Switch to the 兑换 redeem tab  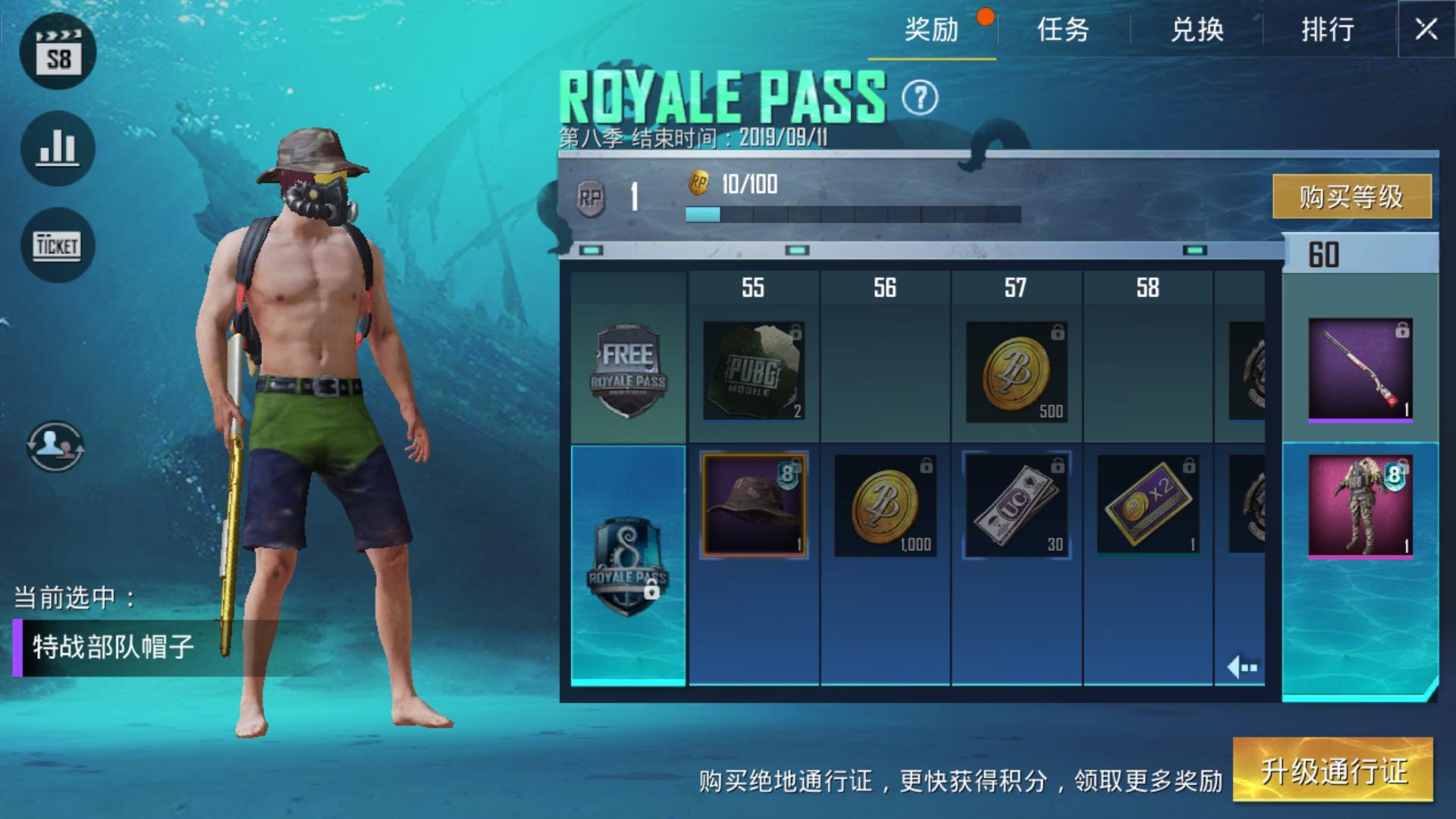1197,30
